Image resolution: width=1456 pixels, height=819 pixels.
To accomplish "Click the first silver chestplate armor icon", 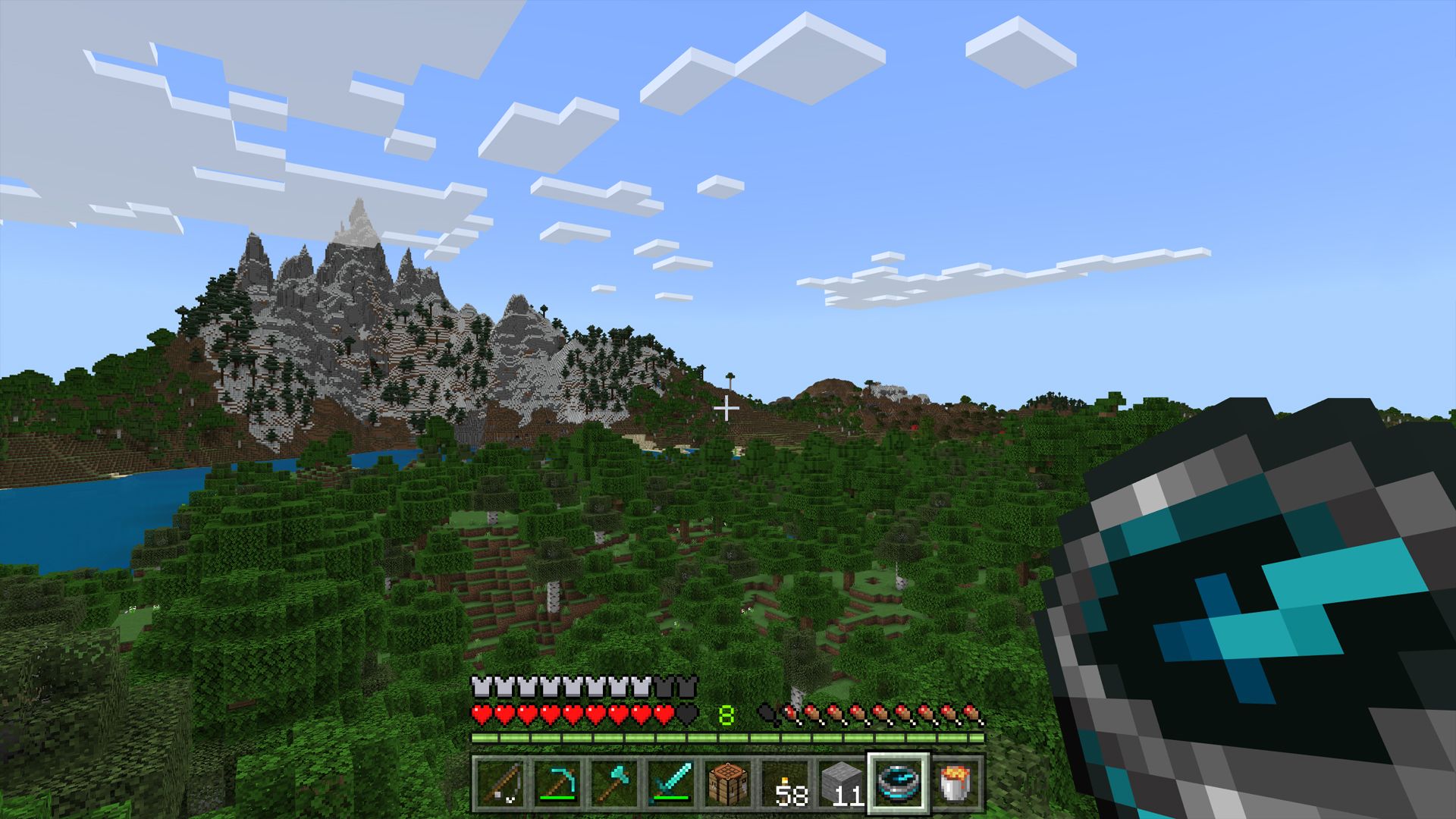I will click(481, 687).
